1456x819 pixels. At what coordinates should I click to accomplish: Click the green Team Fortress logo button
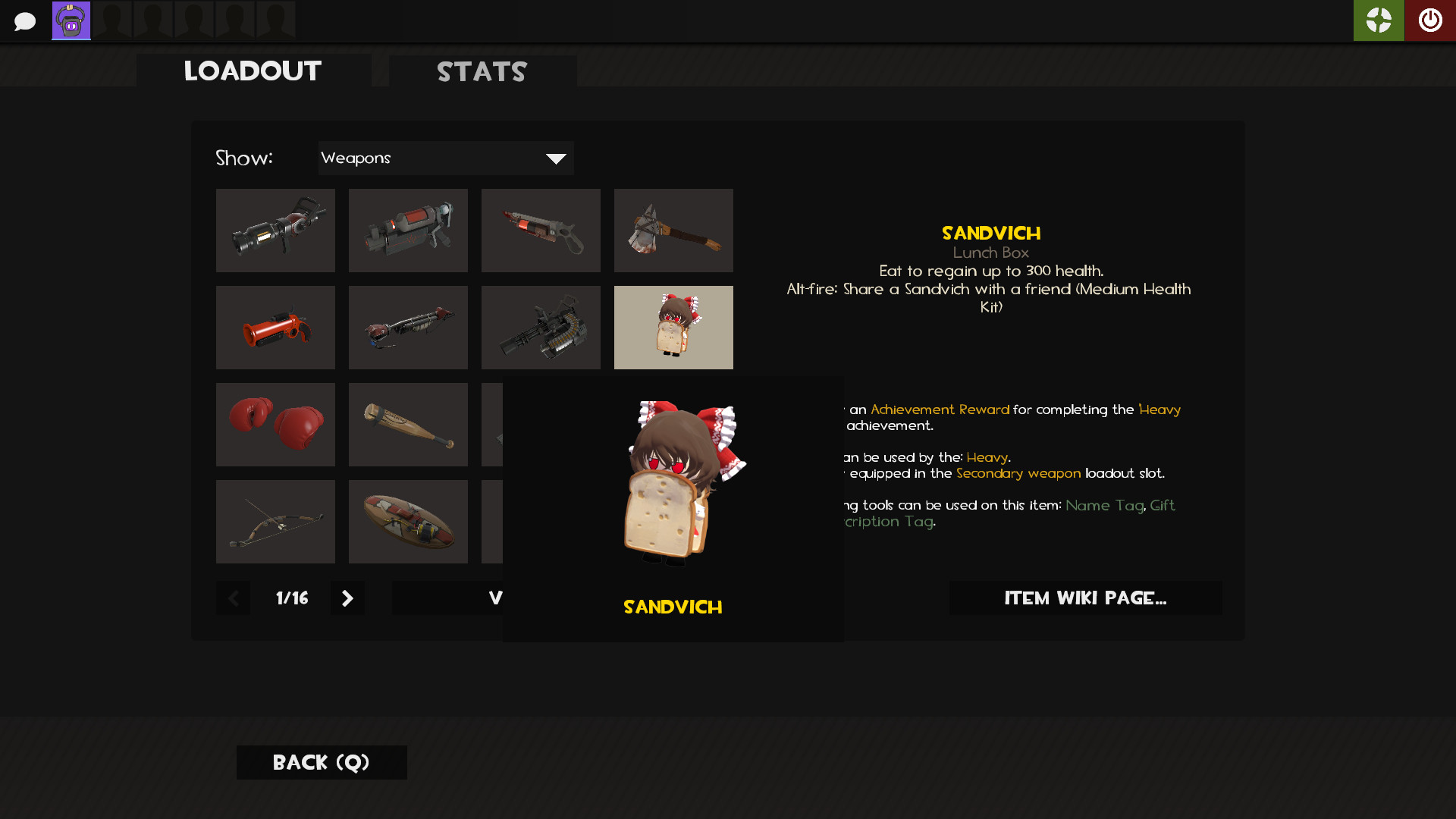click(x=1379, y=20)
